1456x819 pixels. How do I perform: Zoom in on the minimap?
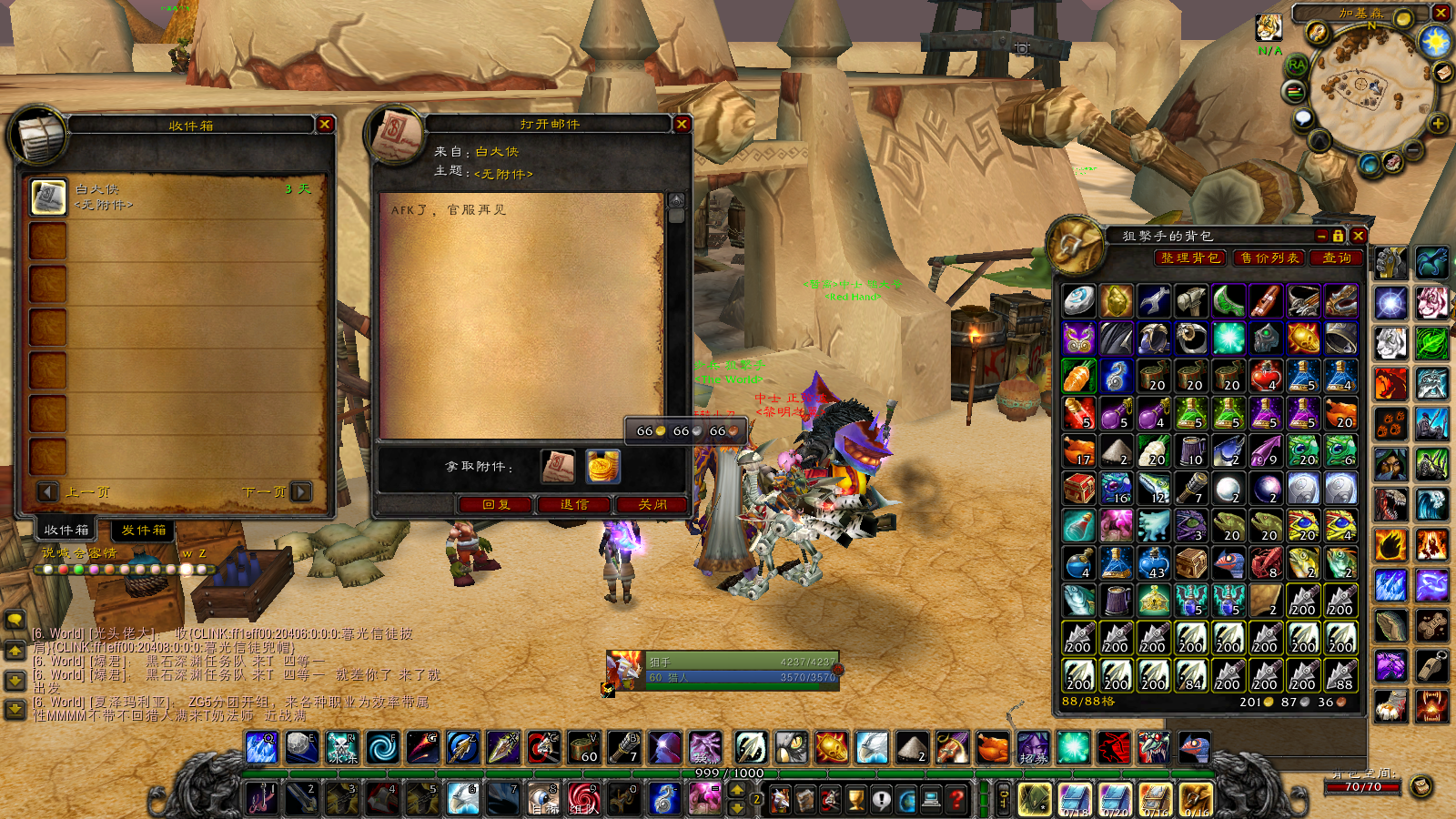[x=1438, y=124]
